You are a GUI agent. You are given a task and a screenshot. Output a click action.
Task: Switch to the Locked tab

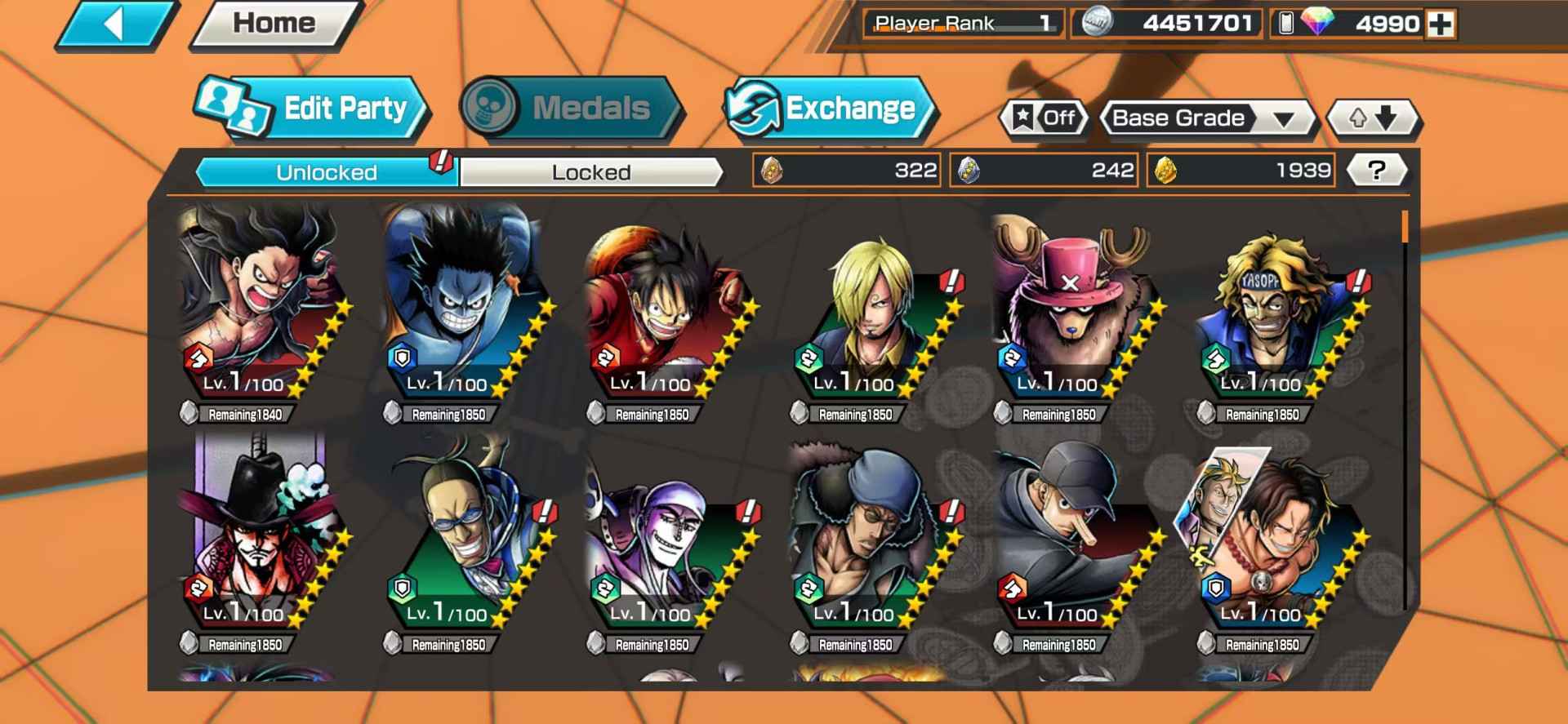pos(590,172)
